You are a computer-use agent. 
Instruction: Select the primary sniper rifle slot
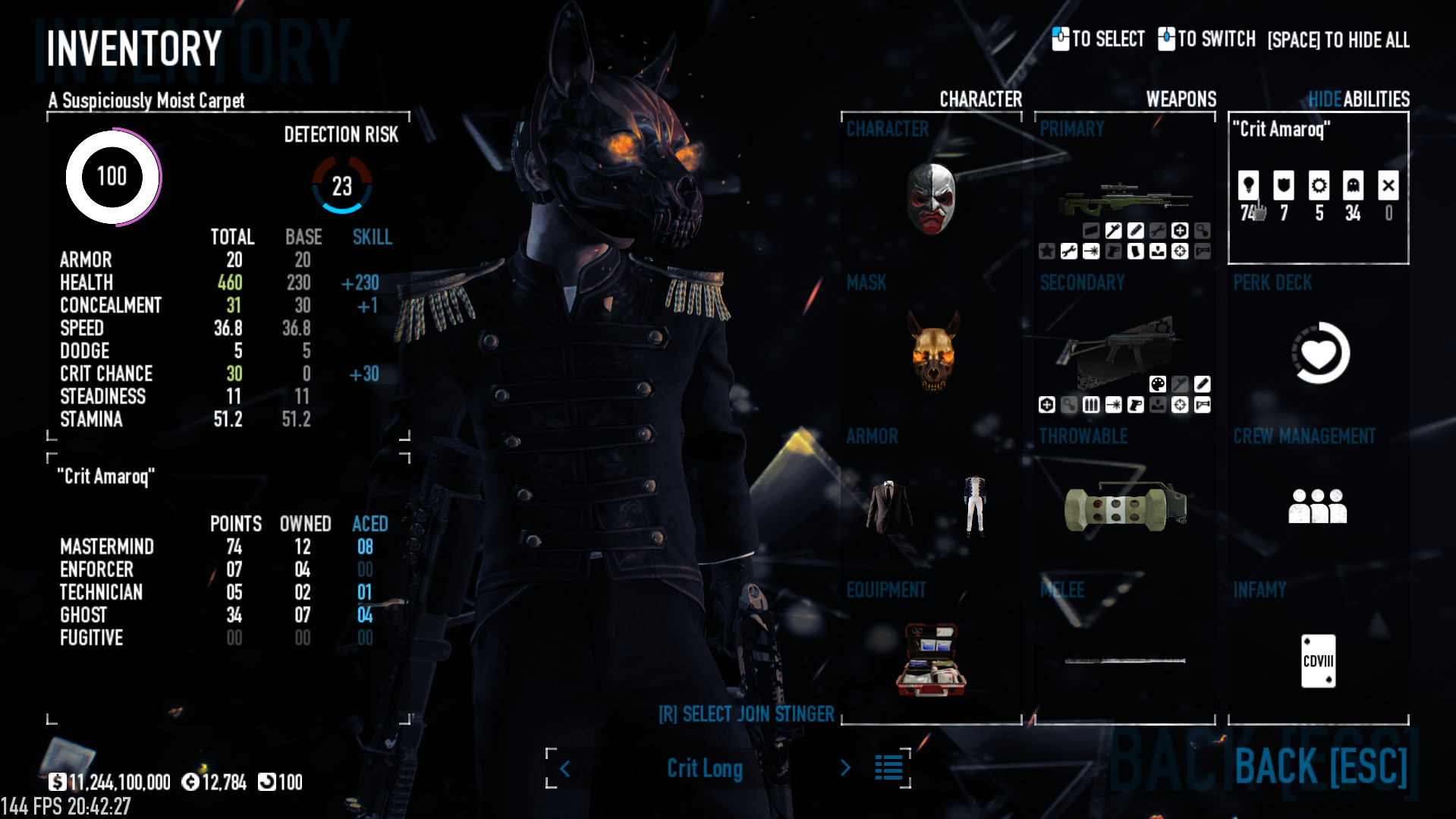tap(1124, 200)
